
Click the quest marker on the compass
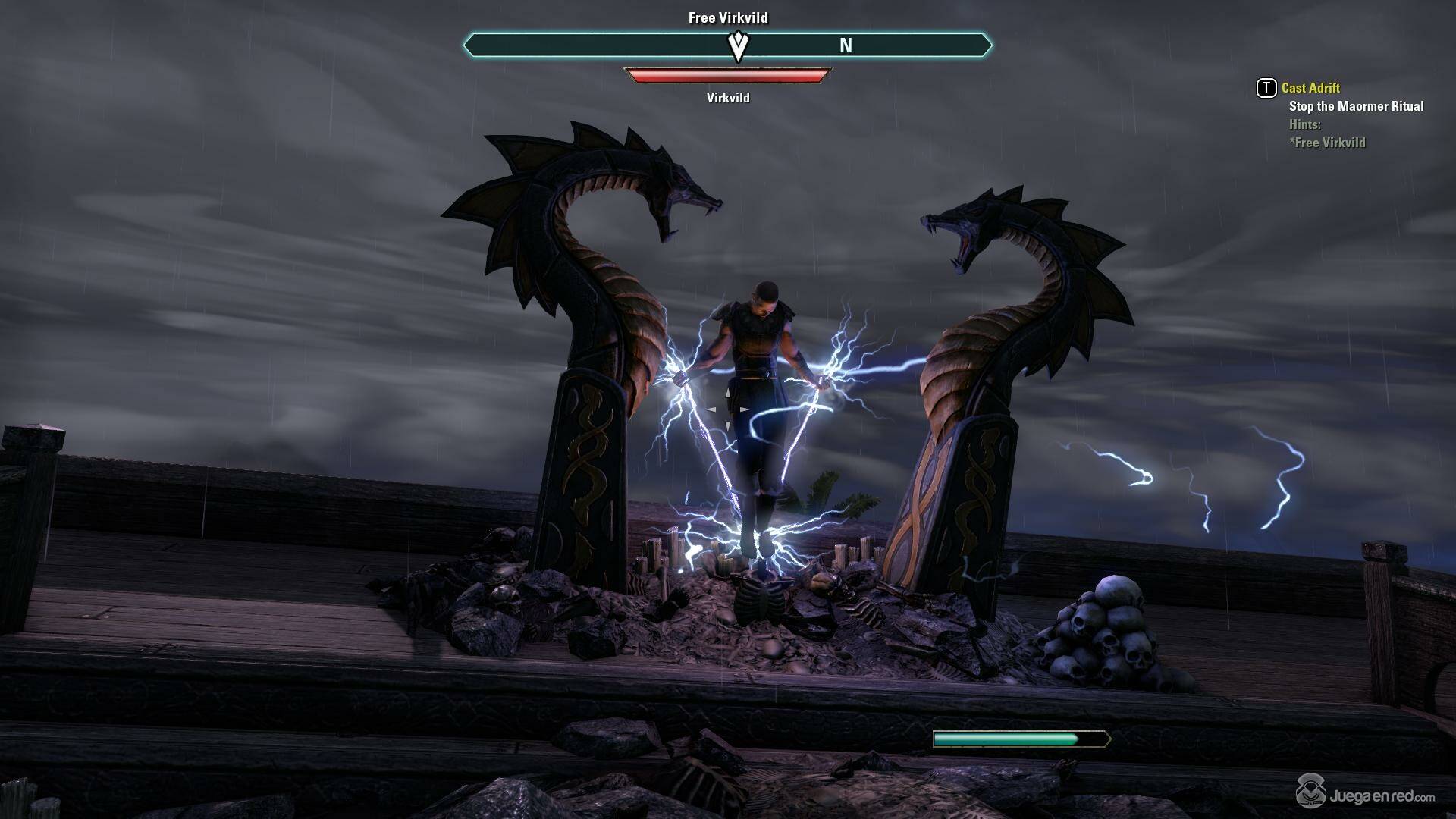pos(738,46)
